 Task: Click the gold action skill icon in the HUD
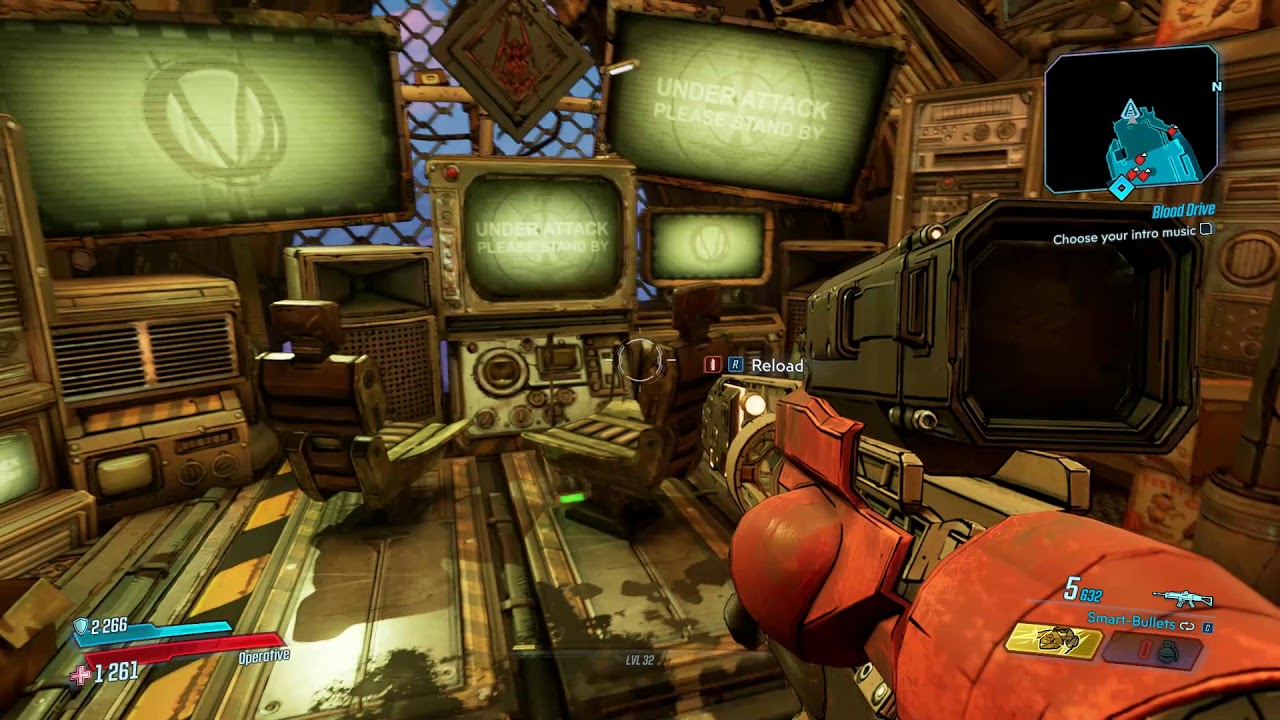tap(1055, 640)
